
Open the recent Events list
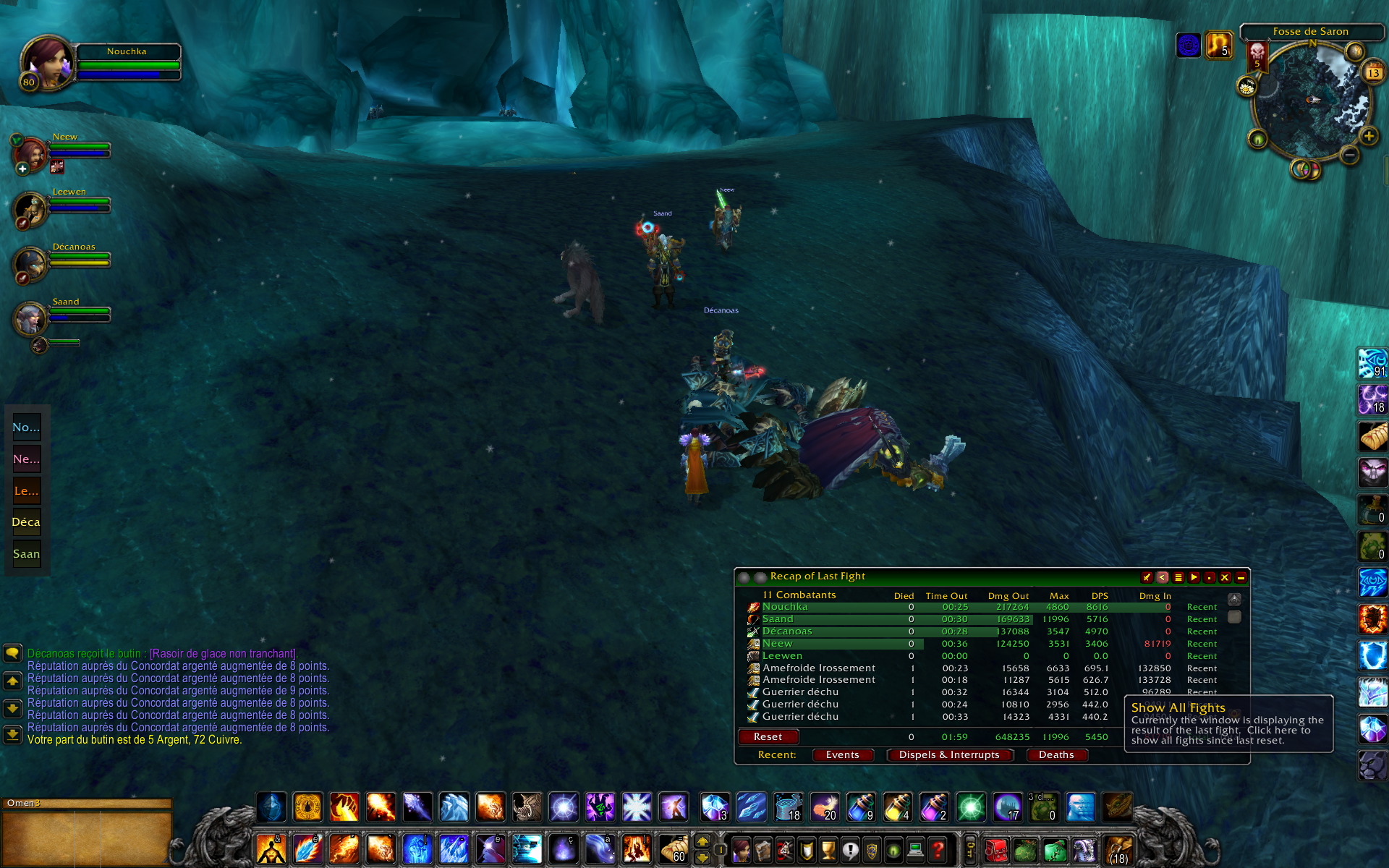pos(842,754)
